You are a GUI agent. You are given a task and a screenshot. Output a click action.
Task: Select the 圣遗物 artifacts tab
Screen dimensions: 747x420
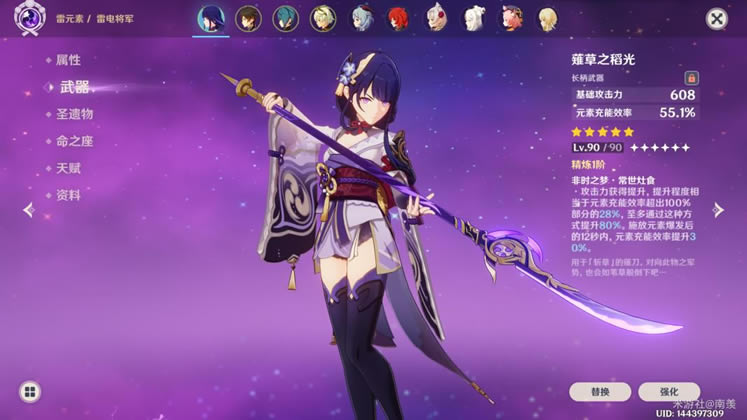pyautogui.click(x=75, y=114)
